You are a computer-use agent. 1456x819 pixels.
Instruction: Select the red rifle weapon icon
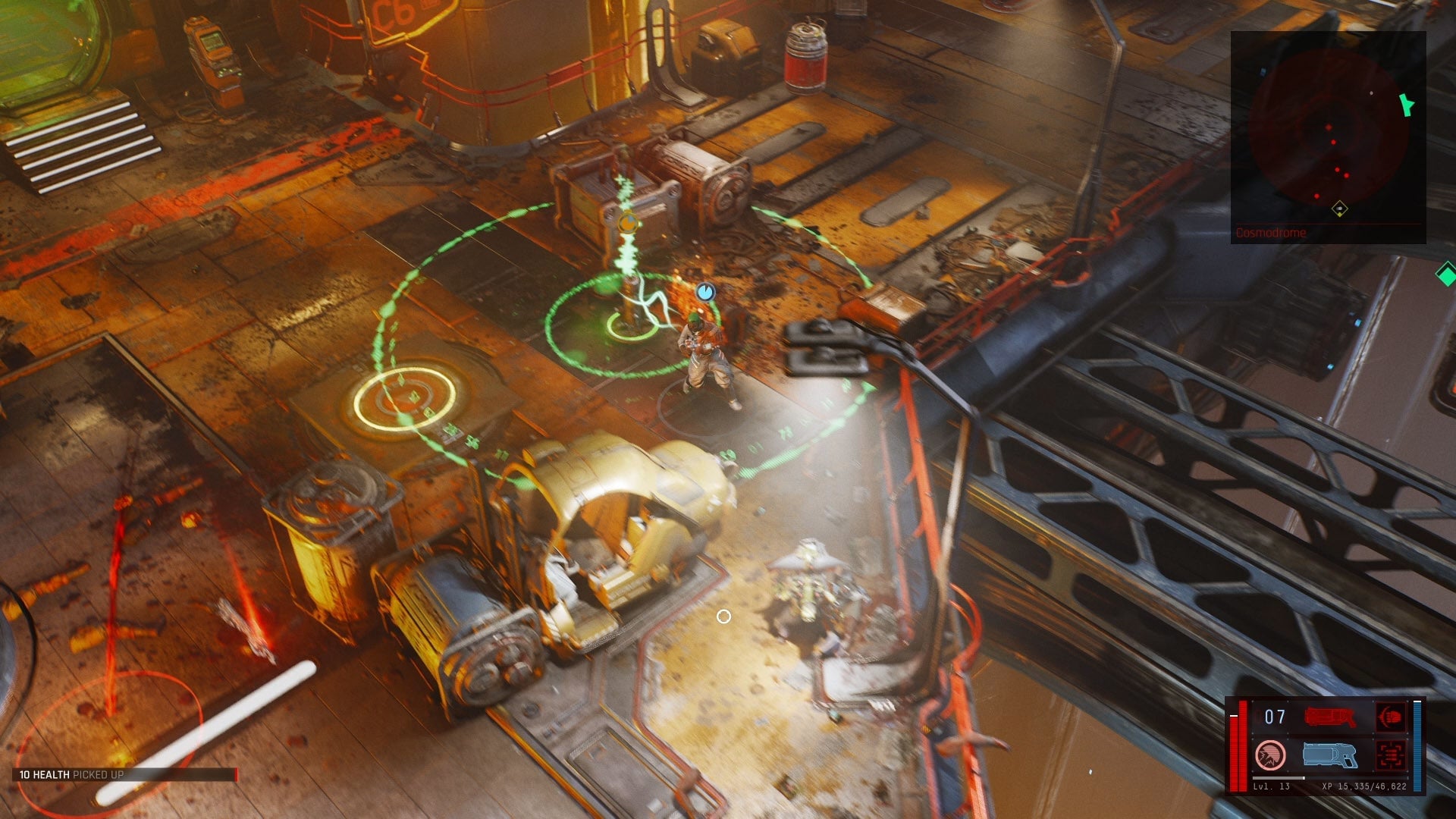(x=1330, y=716)
